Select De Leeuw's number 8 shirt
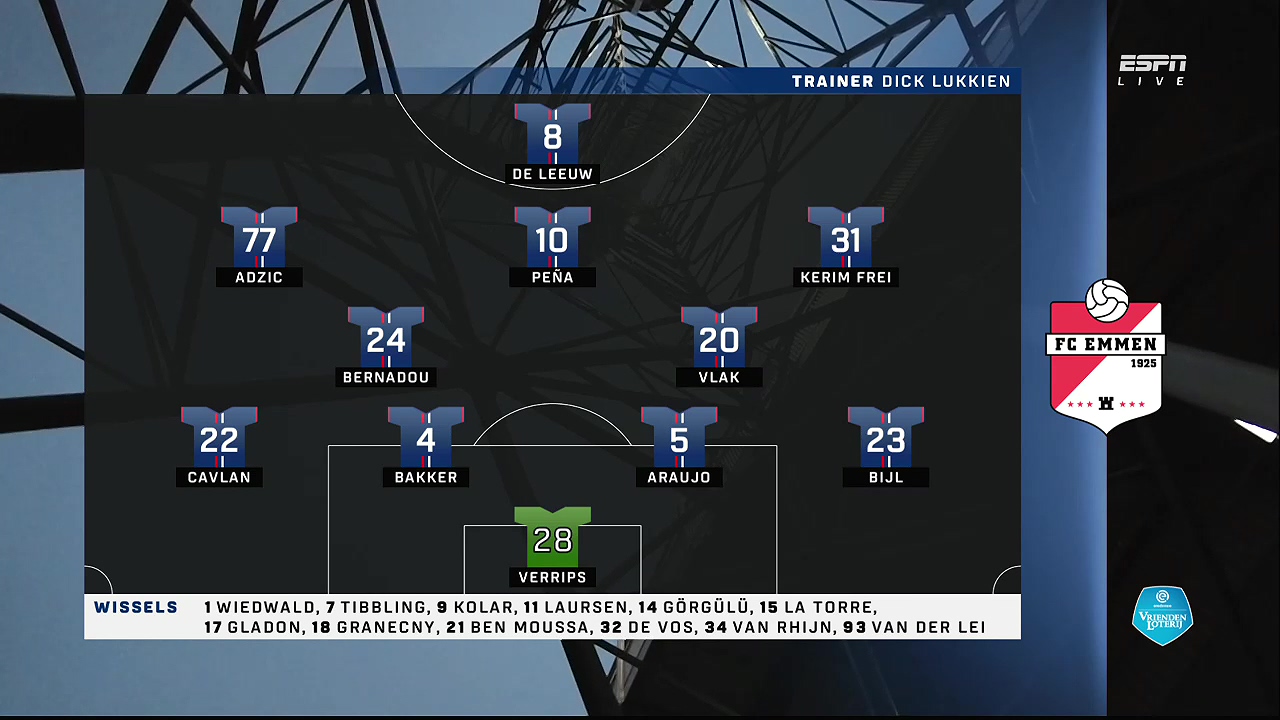The width and height of the screenshot is (1280, 720). (x=552, y=135)
